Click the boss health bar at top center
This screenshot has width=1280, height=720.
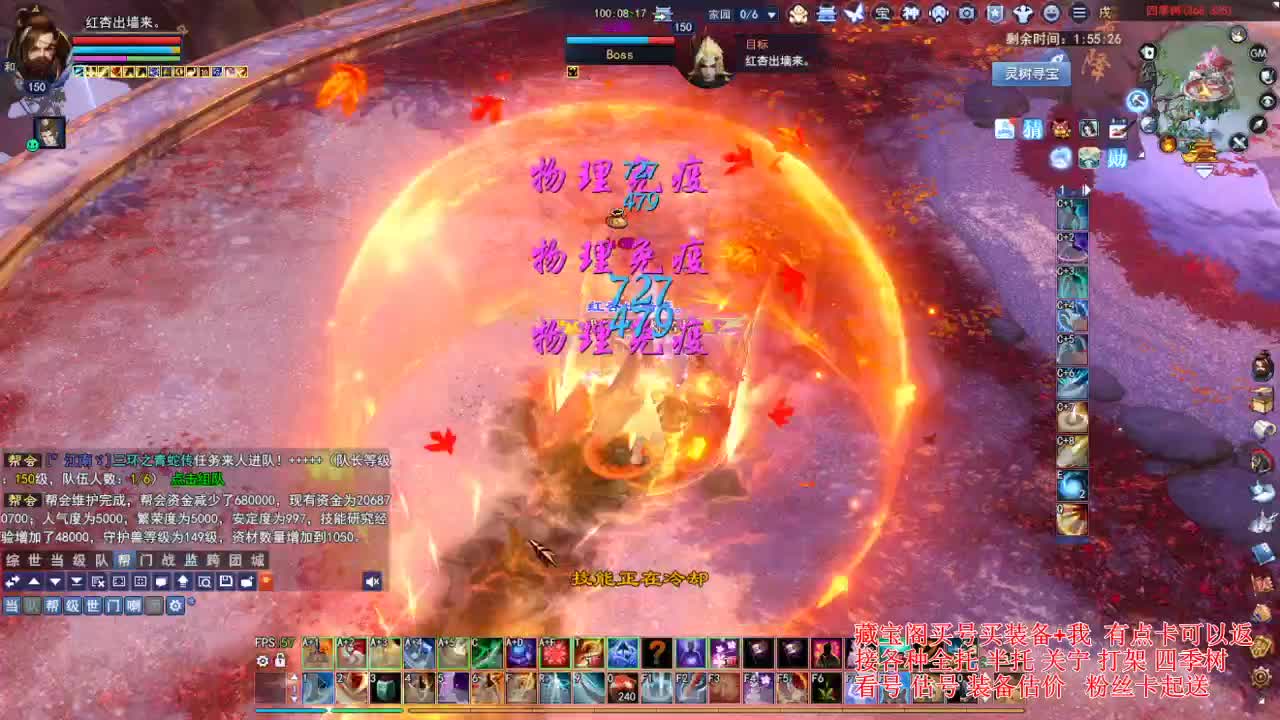tap(620, 42)
